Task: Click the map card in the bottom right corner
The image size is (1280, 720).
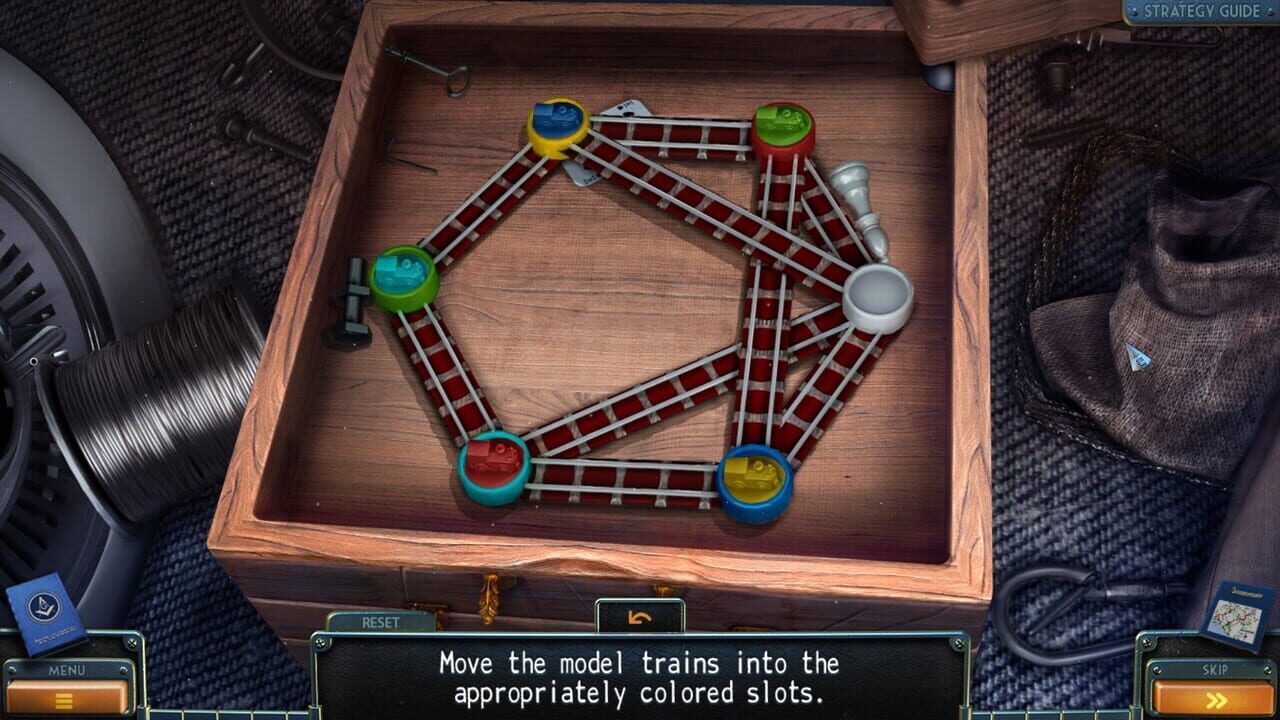Action: coord(1233,616)
